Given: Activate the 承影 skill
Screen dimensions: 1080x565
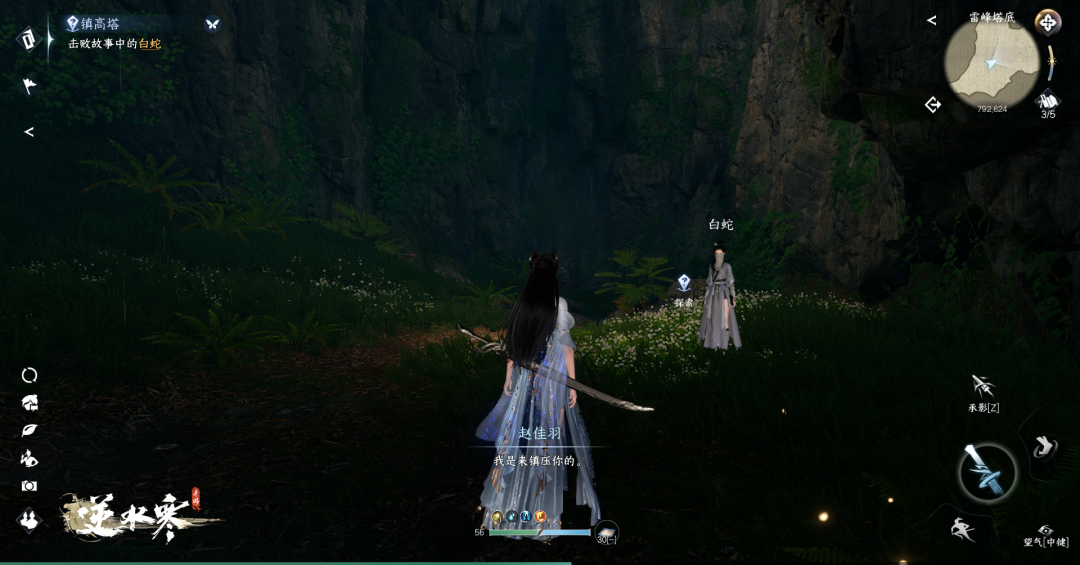Looking at the screenshot, I should coord(983,386).
